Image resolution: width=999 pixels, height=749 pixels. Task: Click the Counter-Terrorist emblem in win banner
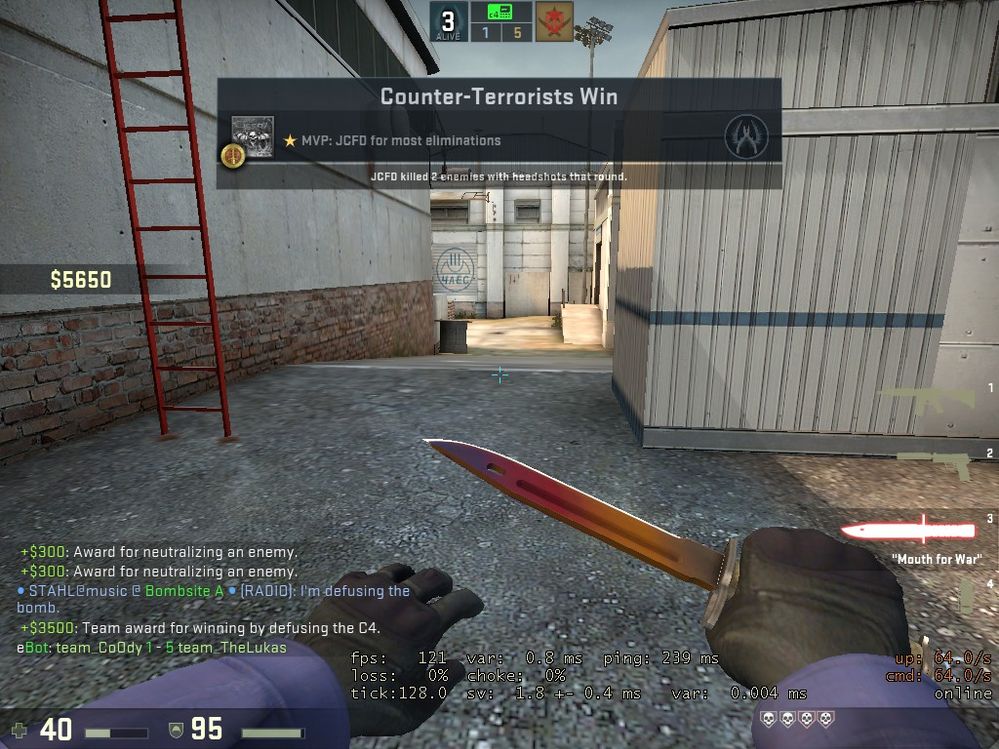tap(746, 137)
